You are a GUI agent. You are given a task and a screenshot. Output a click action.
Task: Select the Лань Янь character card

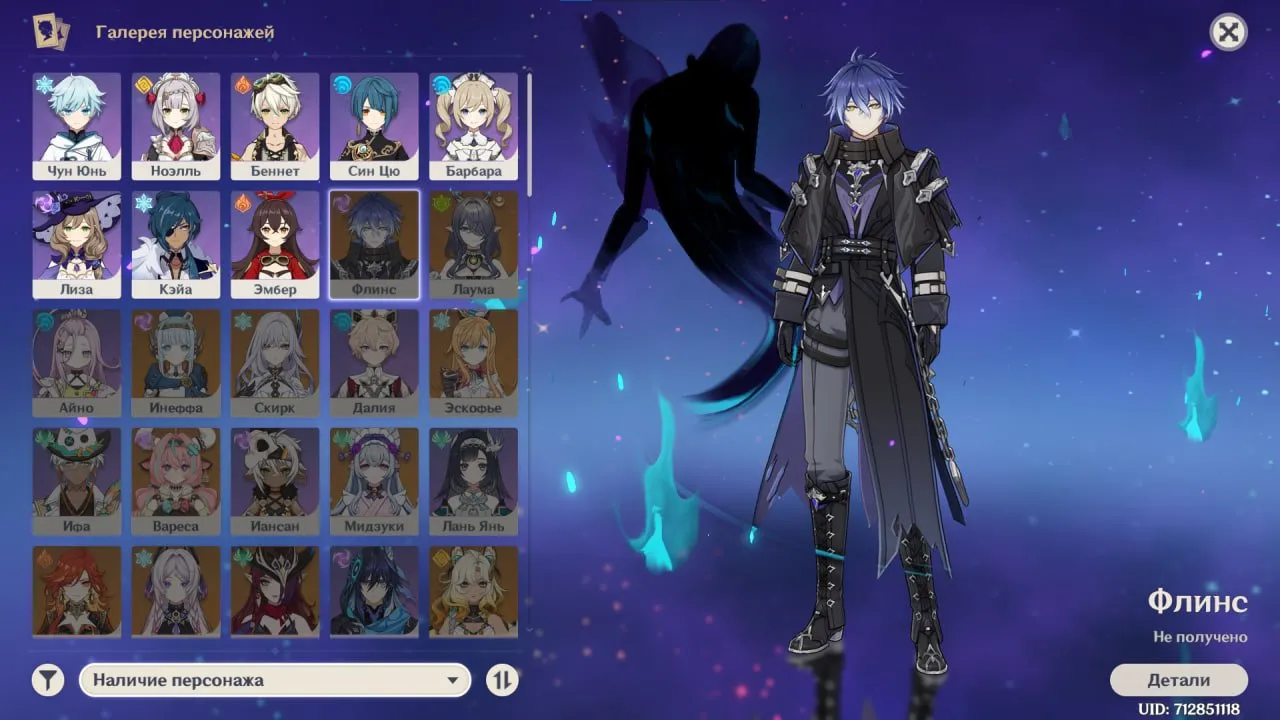point(474,481)
